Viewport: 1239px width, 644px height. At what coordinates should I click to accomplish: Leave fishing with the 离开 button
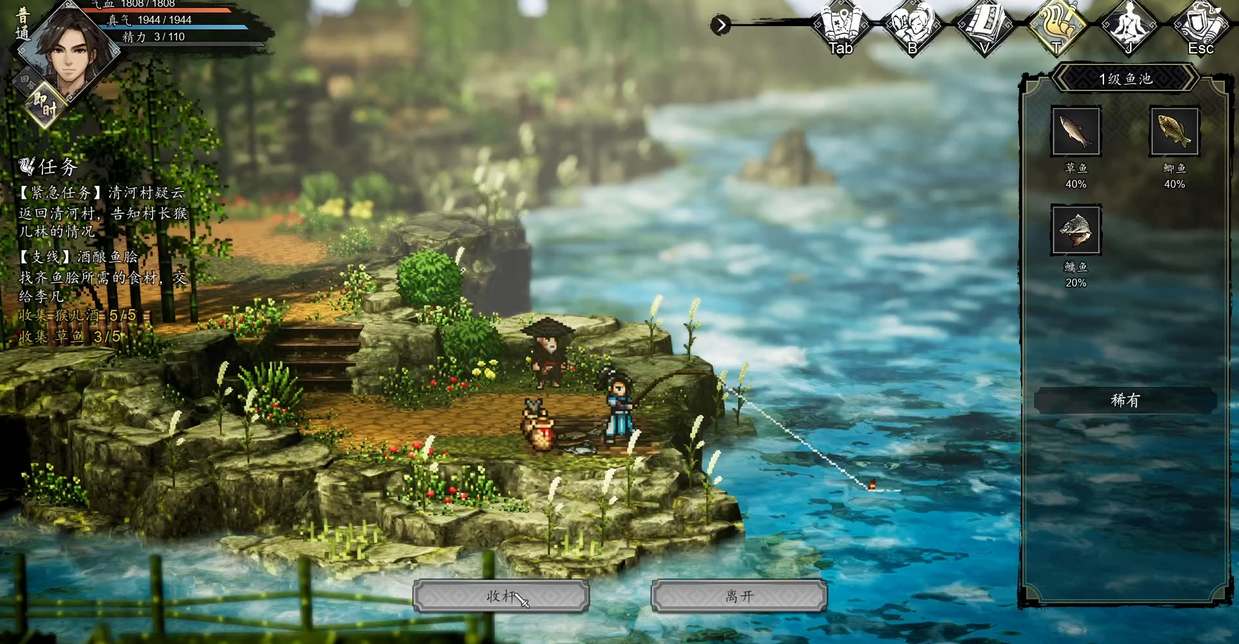click(738, 596)
